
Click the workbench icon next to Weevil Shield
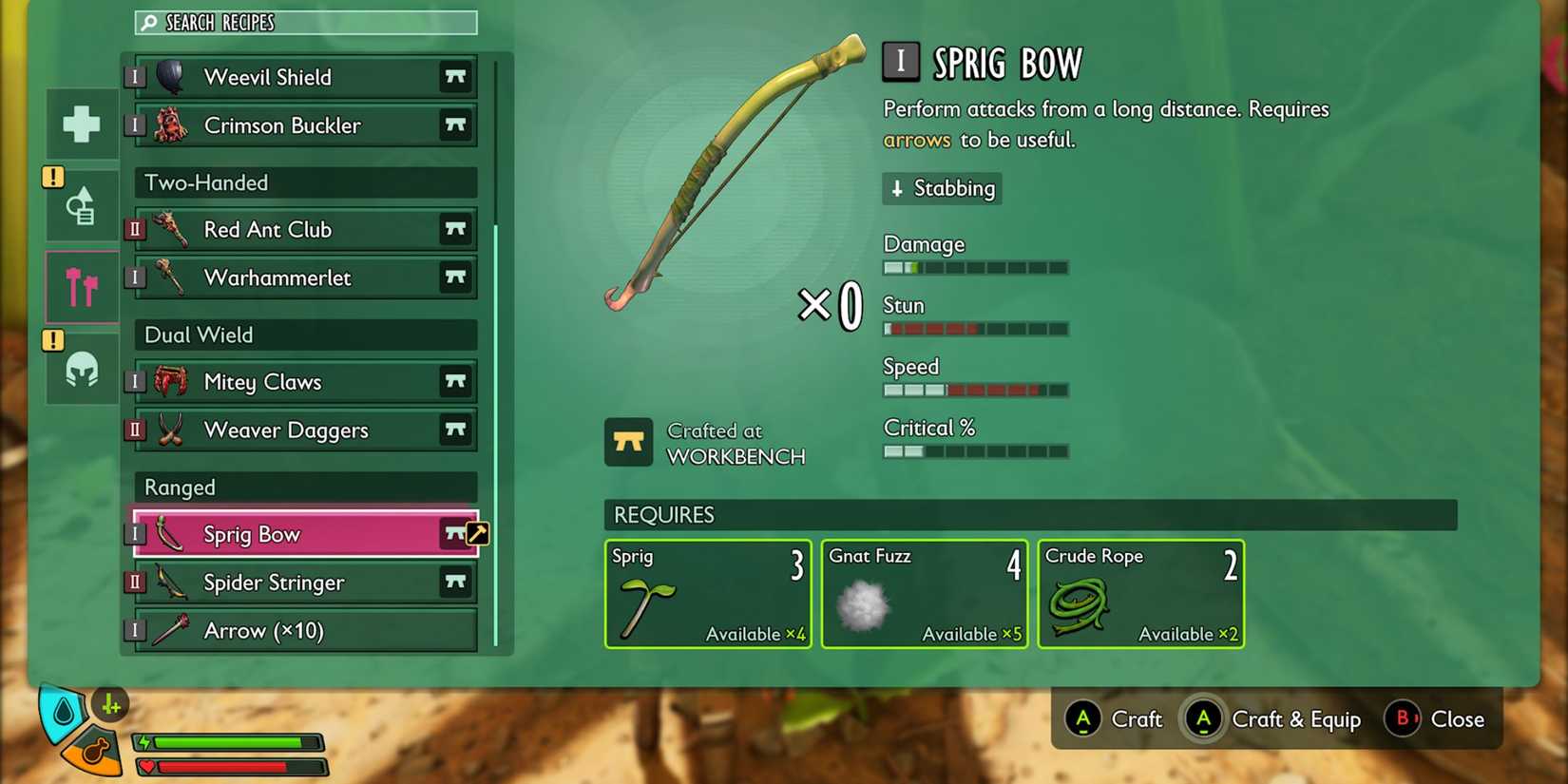(x=455, y=77)
